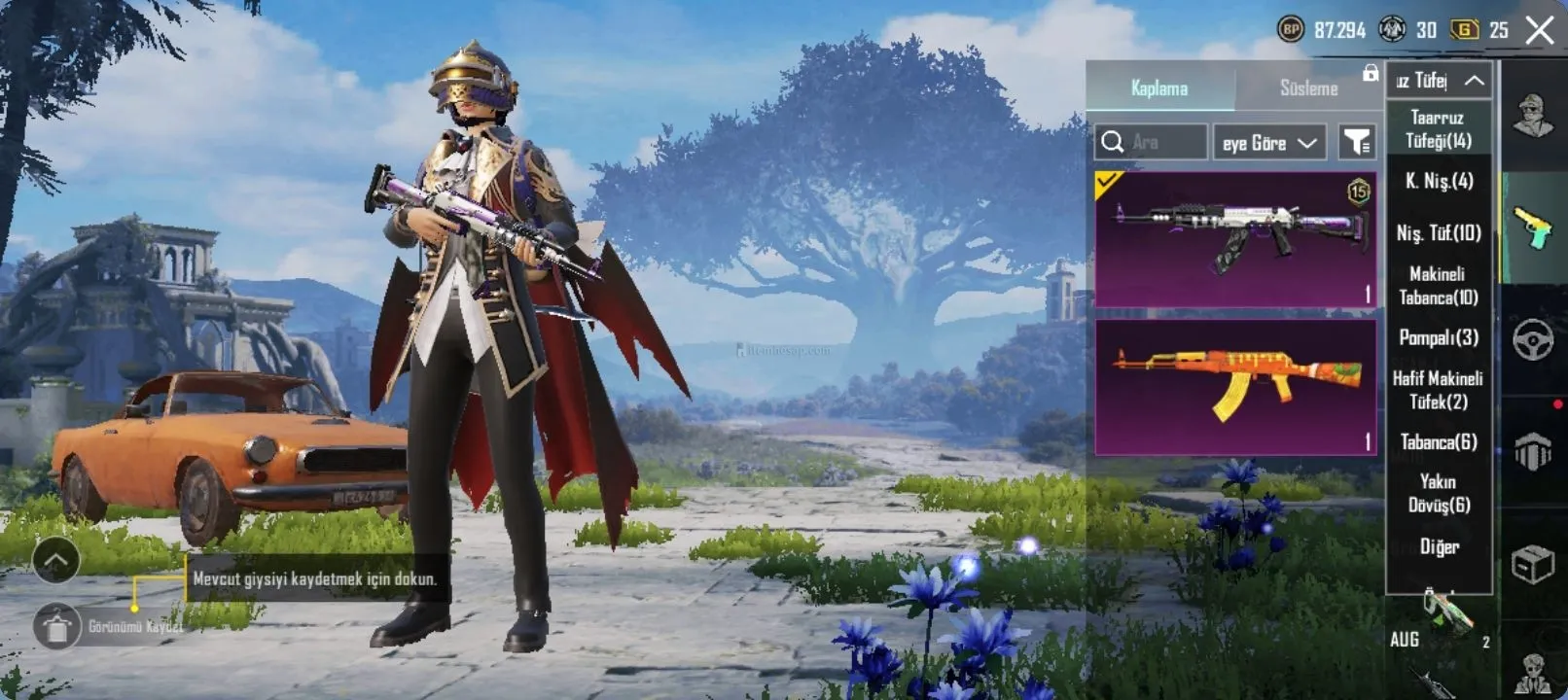Choose Hafif Makineli Tüfek category
Screen dimensions: 1568x700
pos(1438,390)
